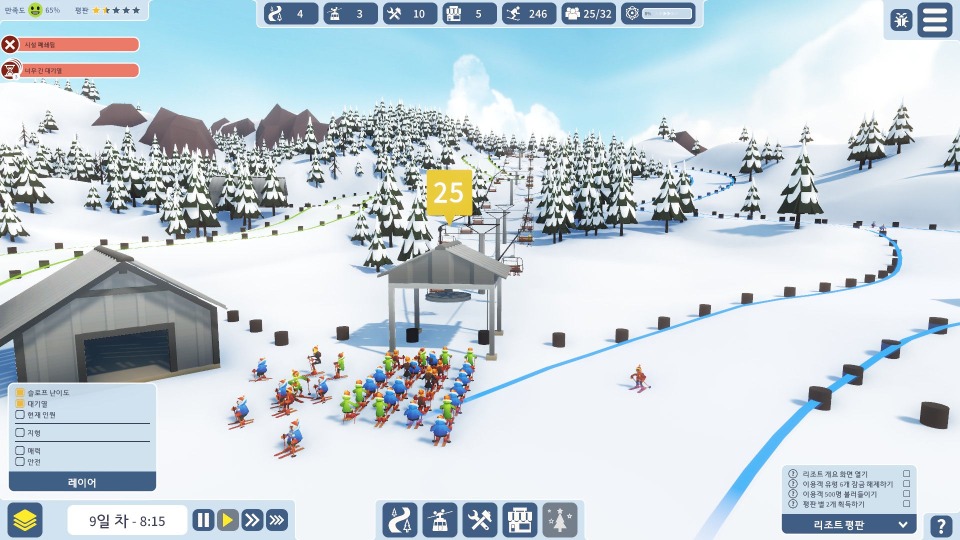Toggle the yellow layers panel button

[25, 520]
